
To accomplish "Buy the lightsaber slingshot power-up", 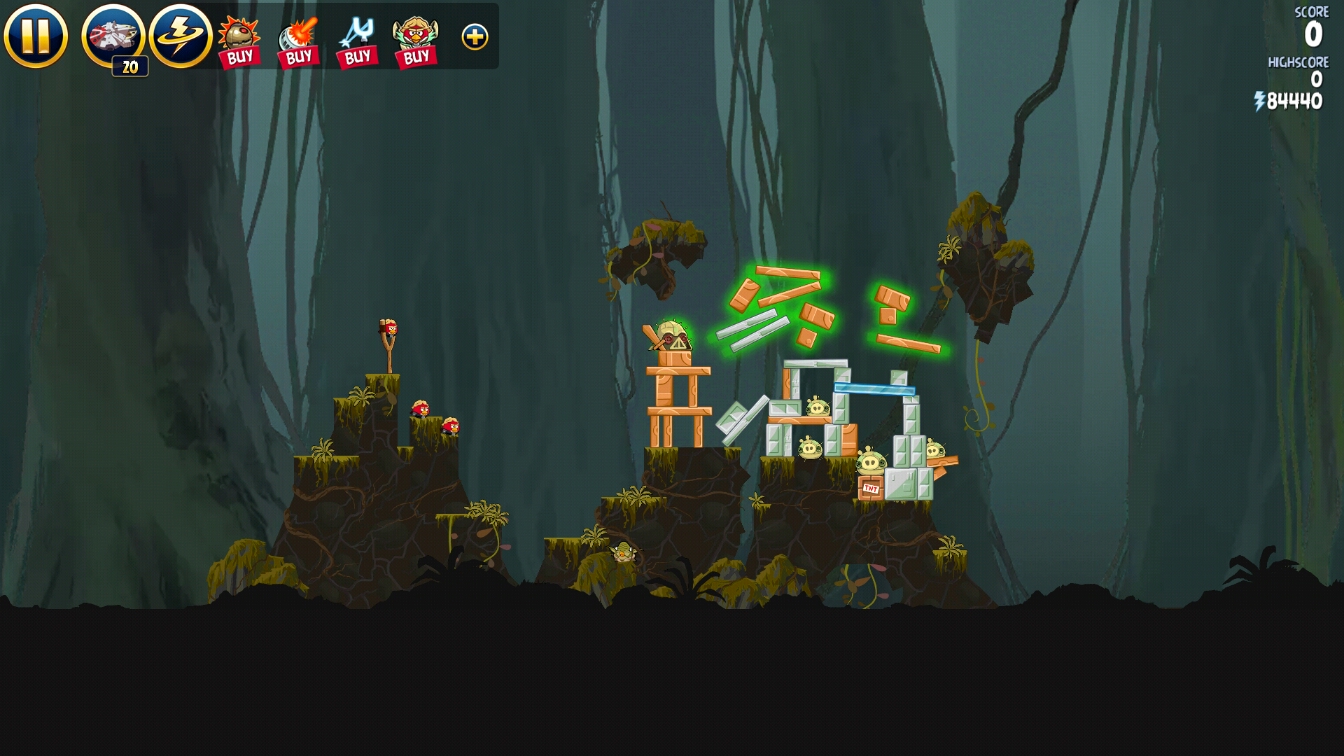I will (x=357, y=41).
